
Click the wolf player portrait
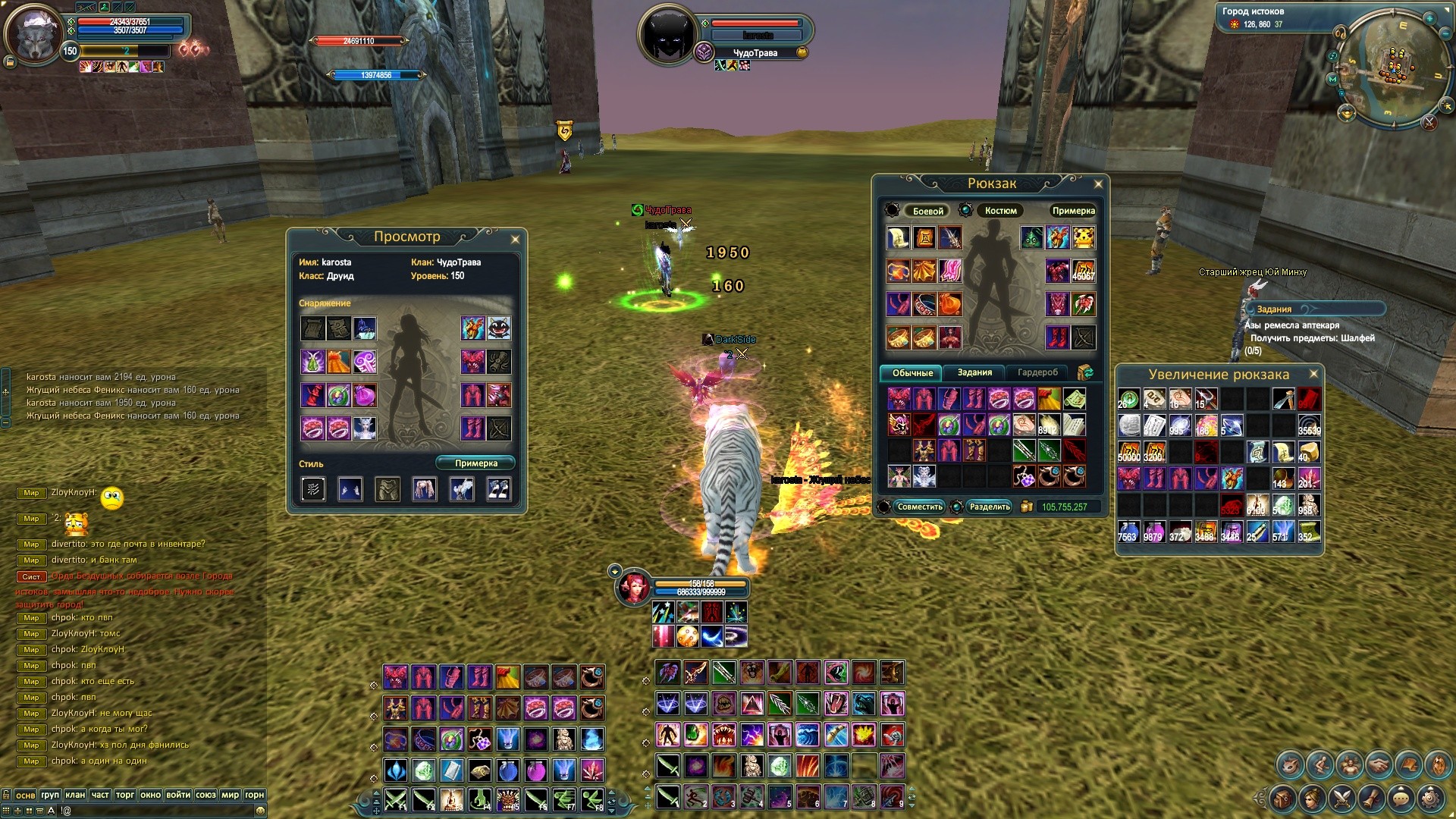(33, 35)
